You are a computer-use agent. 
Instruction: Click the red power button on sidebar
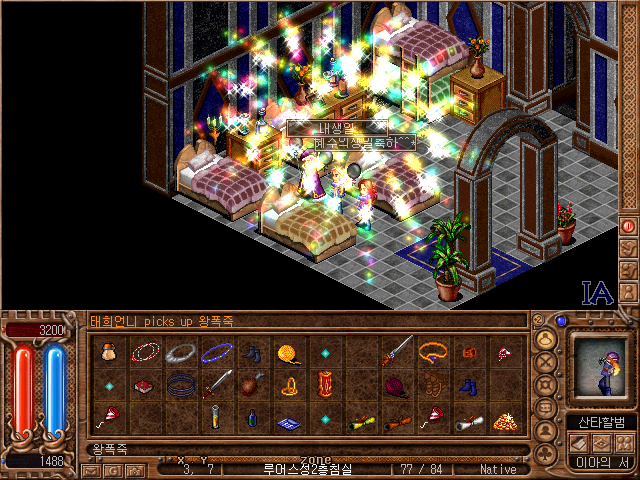(628, 226)
